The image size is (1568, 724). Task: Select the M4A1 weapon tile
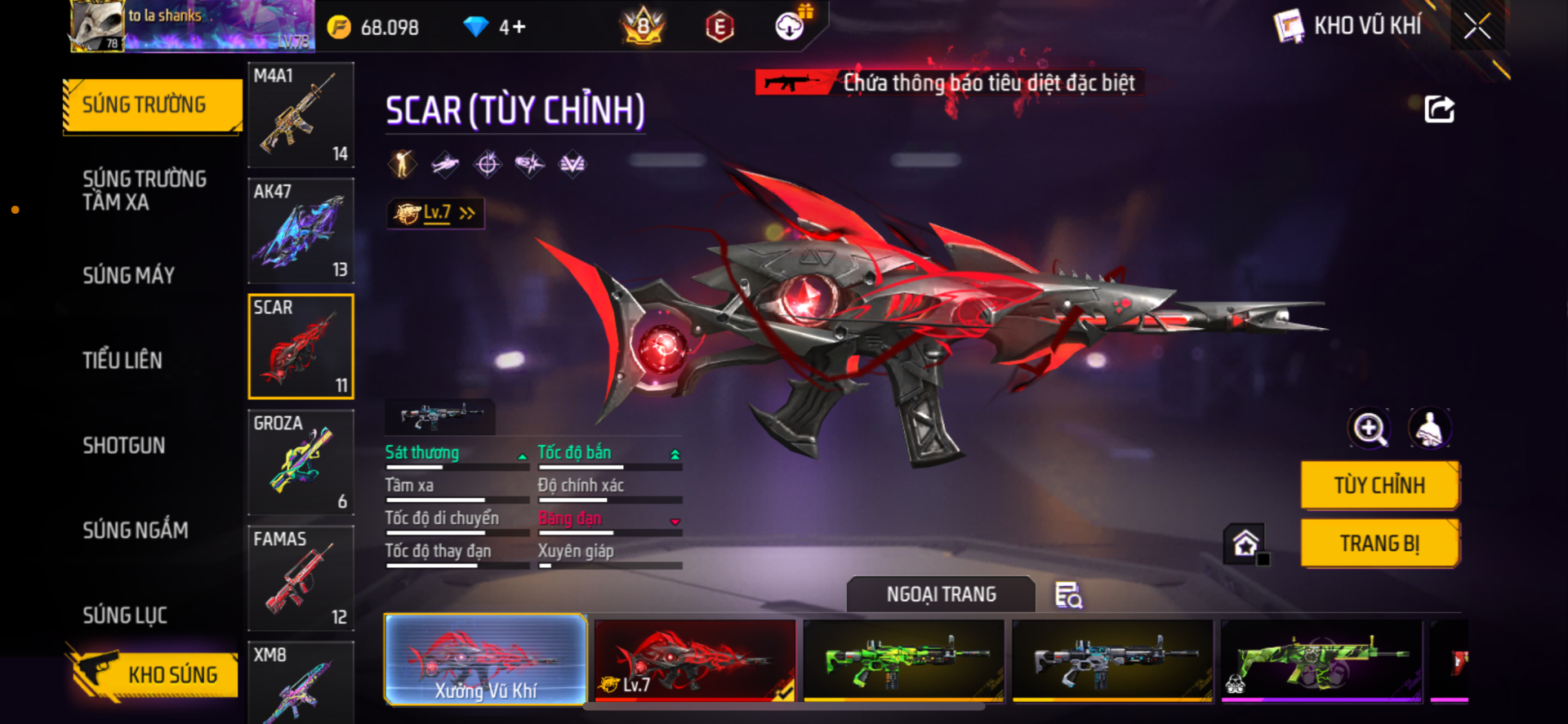(301, 115)
